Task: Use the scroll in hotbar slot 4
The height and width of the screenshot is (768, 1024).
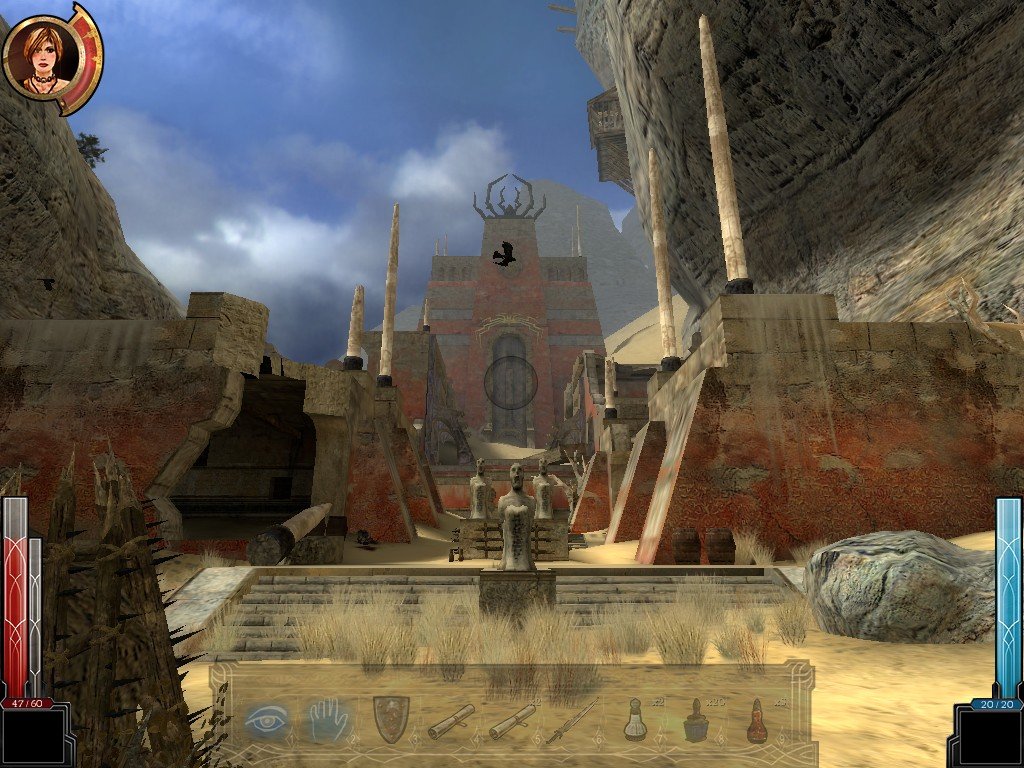Action: (451, 720)
